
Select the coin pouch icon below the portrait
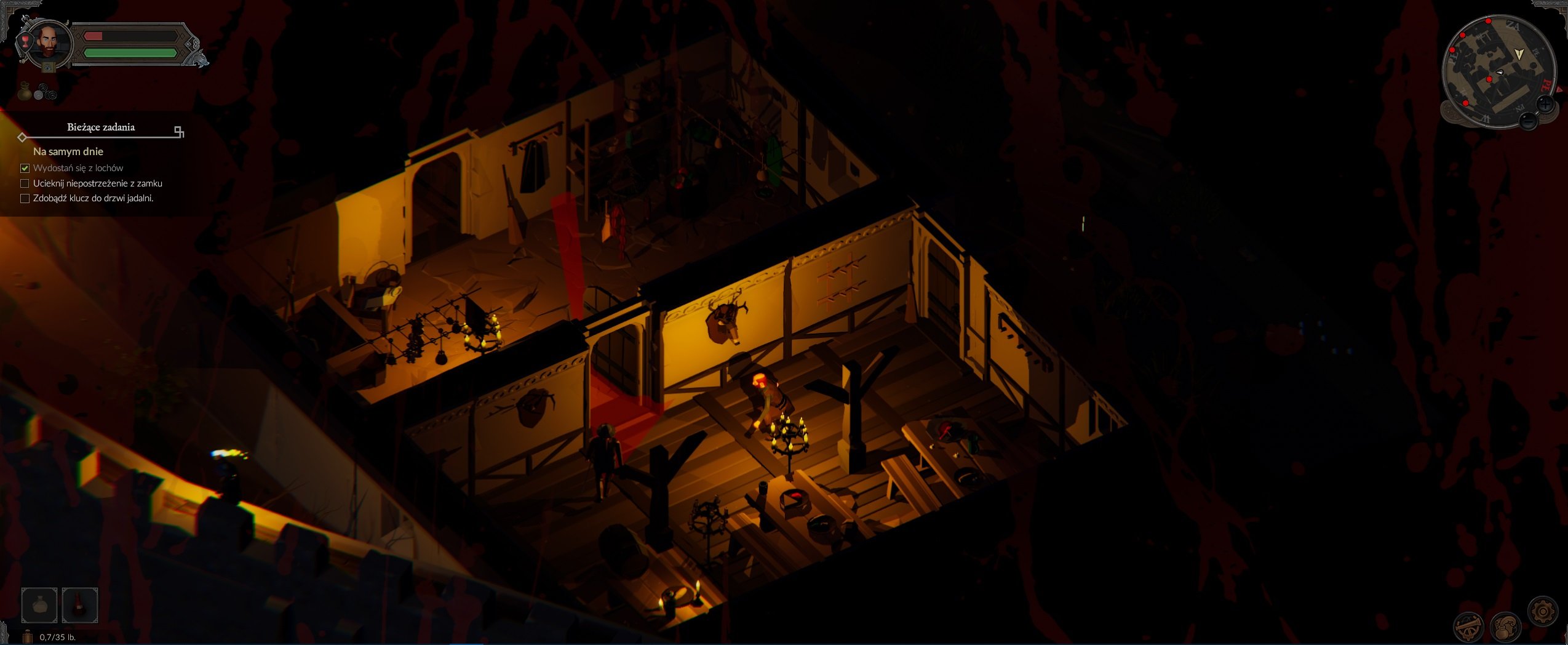(25, 90)
